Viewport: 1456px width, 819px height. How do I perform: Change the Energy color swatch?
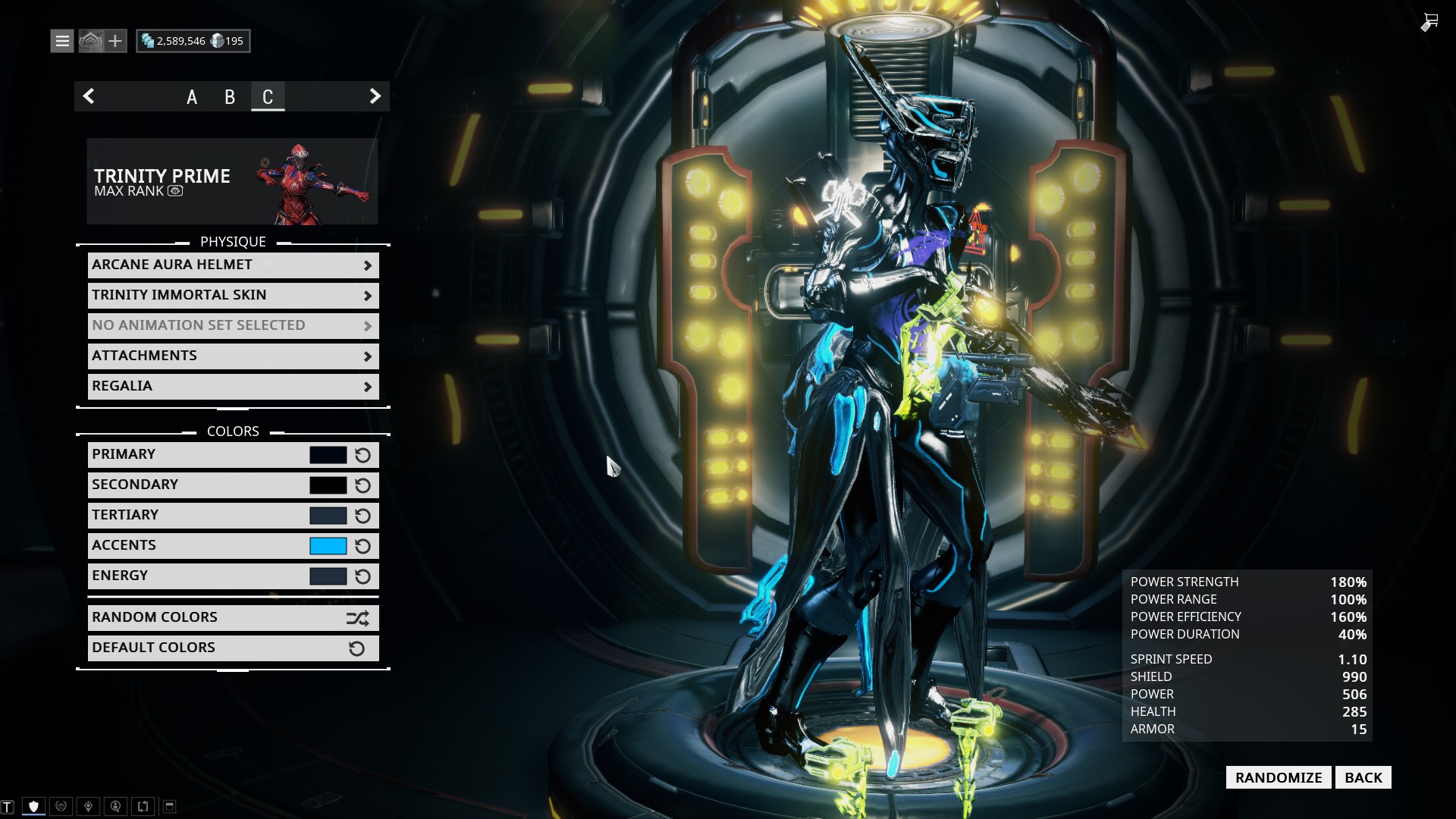click(328, 576)
